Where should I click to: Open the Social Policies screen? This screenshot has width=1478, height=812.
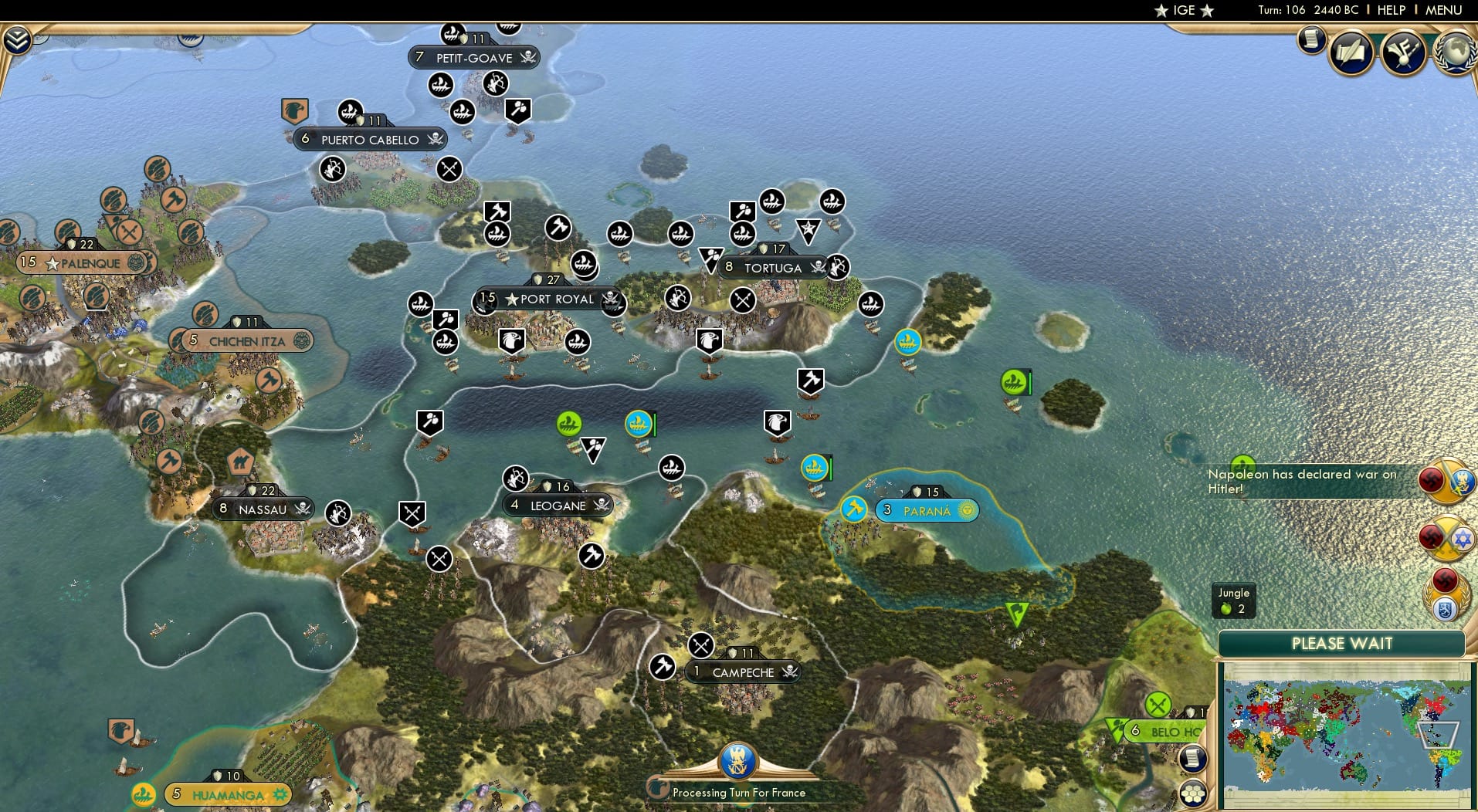tap(1351, 52)
